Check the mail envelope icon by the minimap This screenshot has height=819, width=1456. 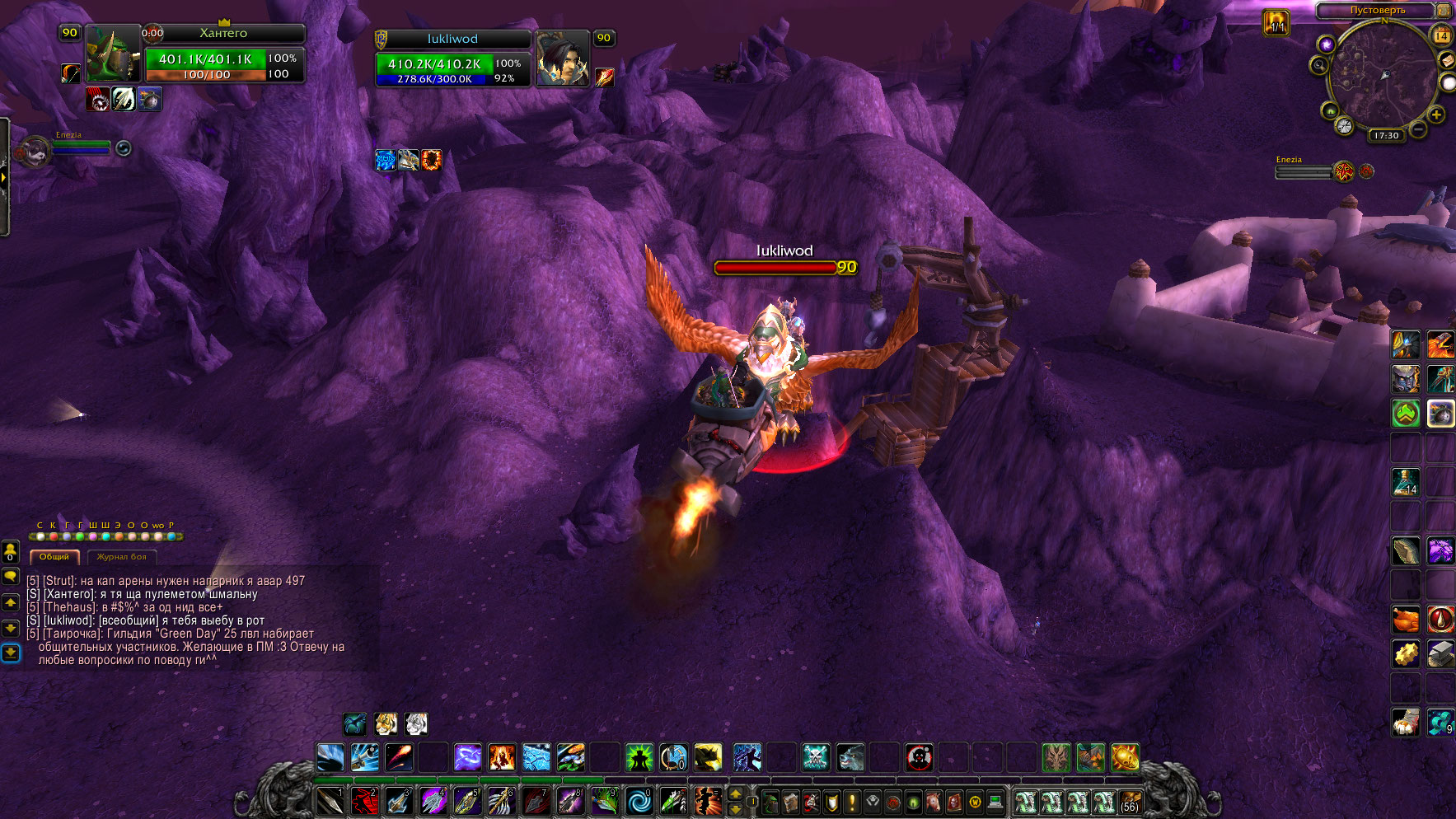(1446, 60)
